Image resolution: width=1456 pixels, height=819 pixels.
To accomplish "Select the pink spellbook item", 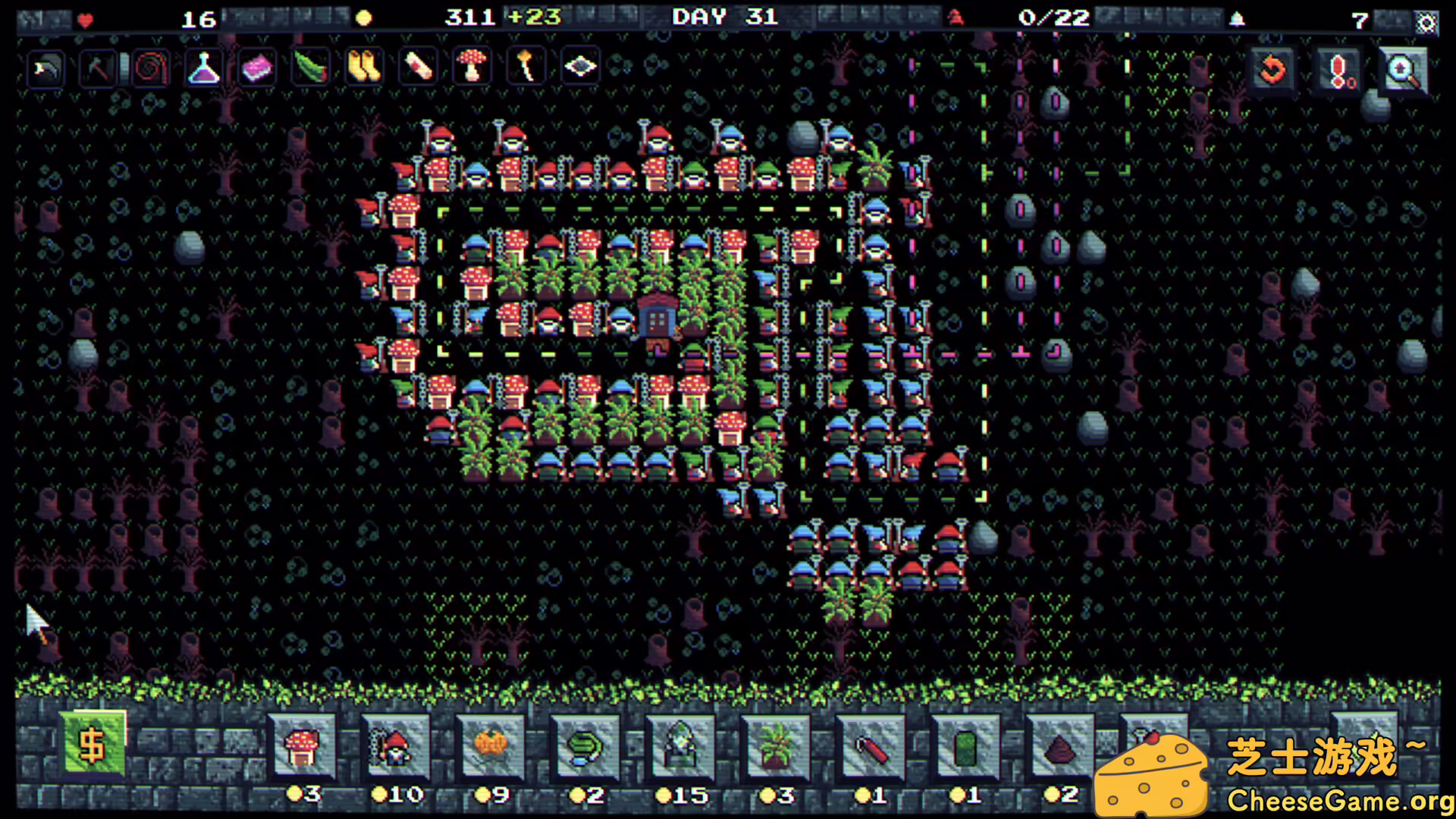I will (256, 67).
